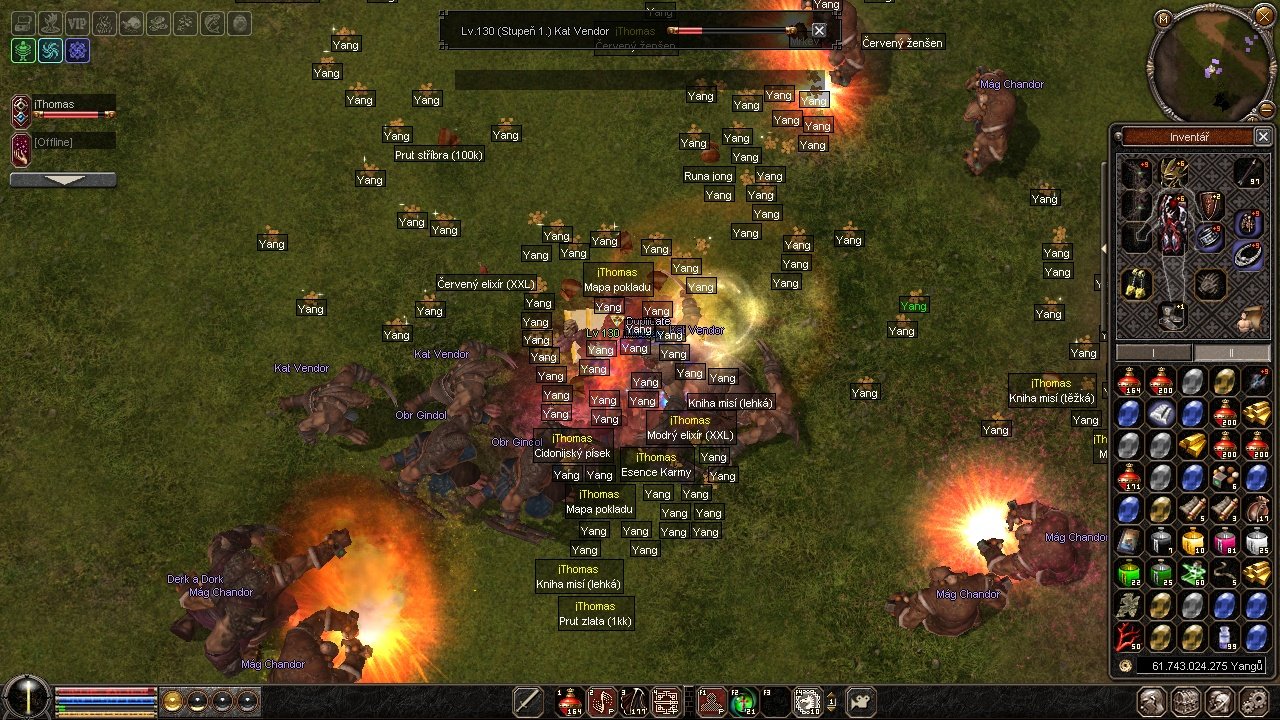Click the sword attack button on hotbar
This screenshot has height=720, width=1280.
click(528, 701)
